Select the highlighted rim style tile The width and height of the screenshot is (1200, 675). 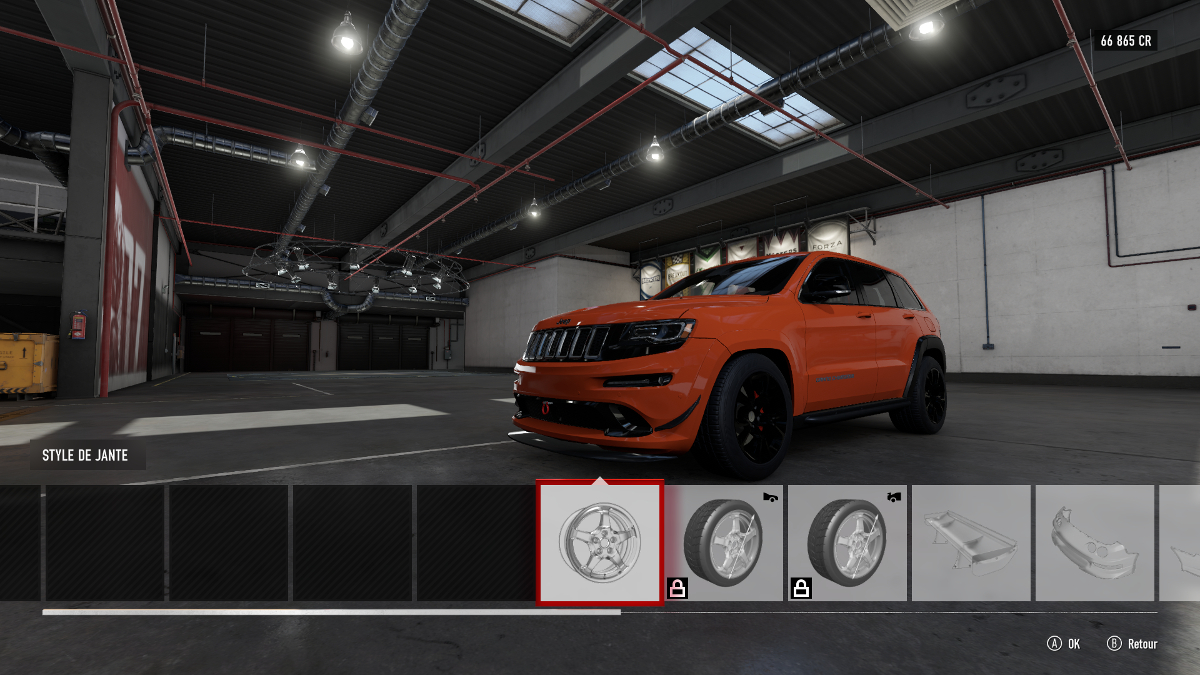pyautogui.click(x=599, y=543)
